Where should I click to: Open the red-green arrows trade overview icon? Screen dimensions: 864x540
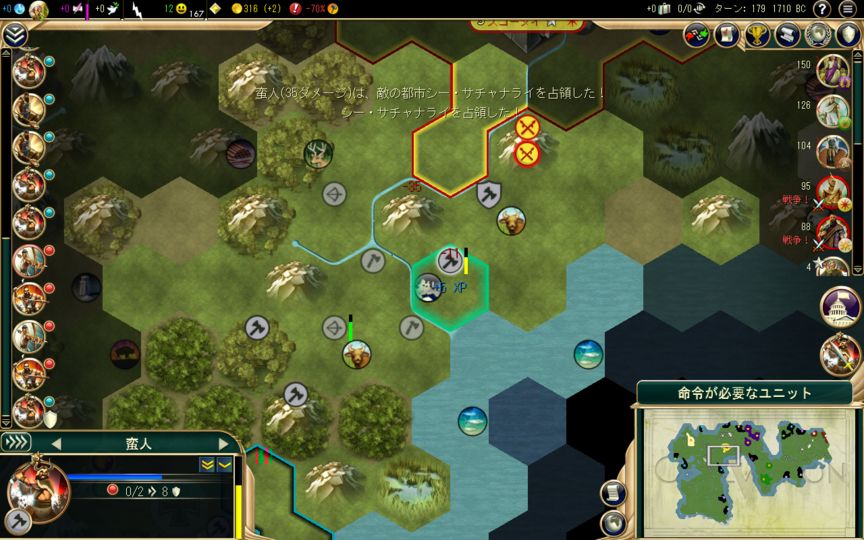click(697, 35)
